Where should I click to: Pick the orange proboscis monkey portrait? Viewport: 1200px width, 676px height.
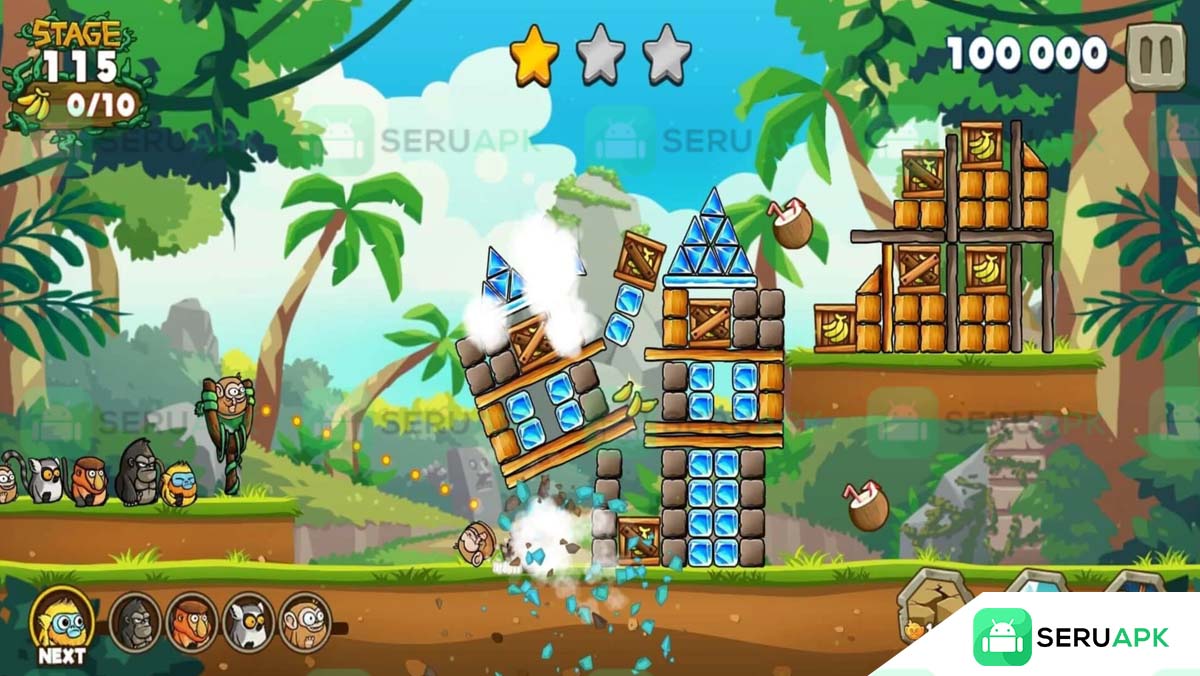[x=191, y=623]
